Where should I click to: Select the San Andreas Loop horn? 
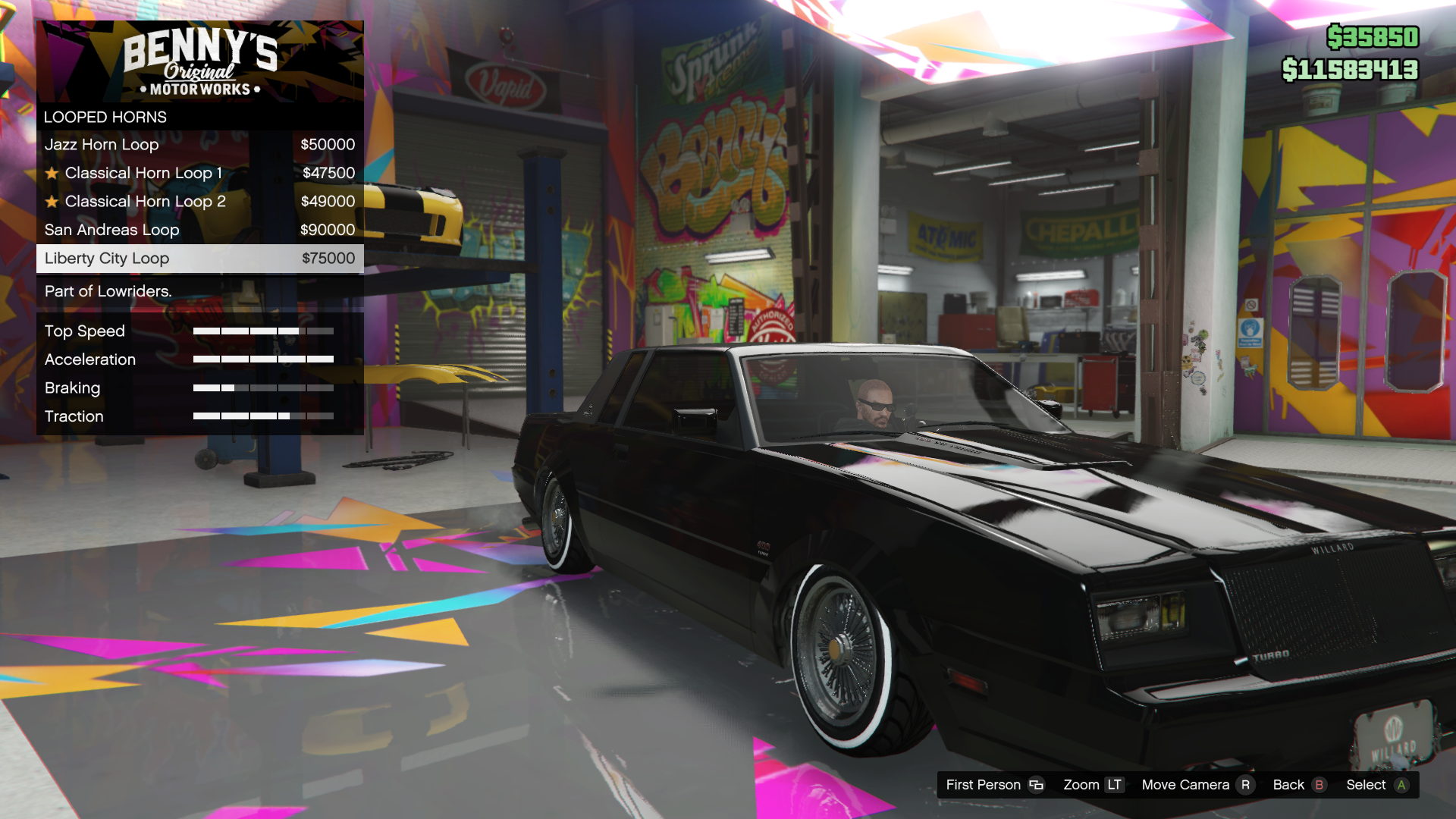click(x=112, y=229)
